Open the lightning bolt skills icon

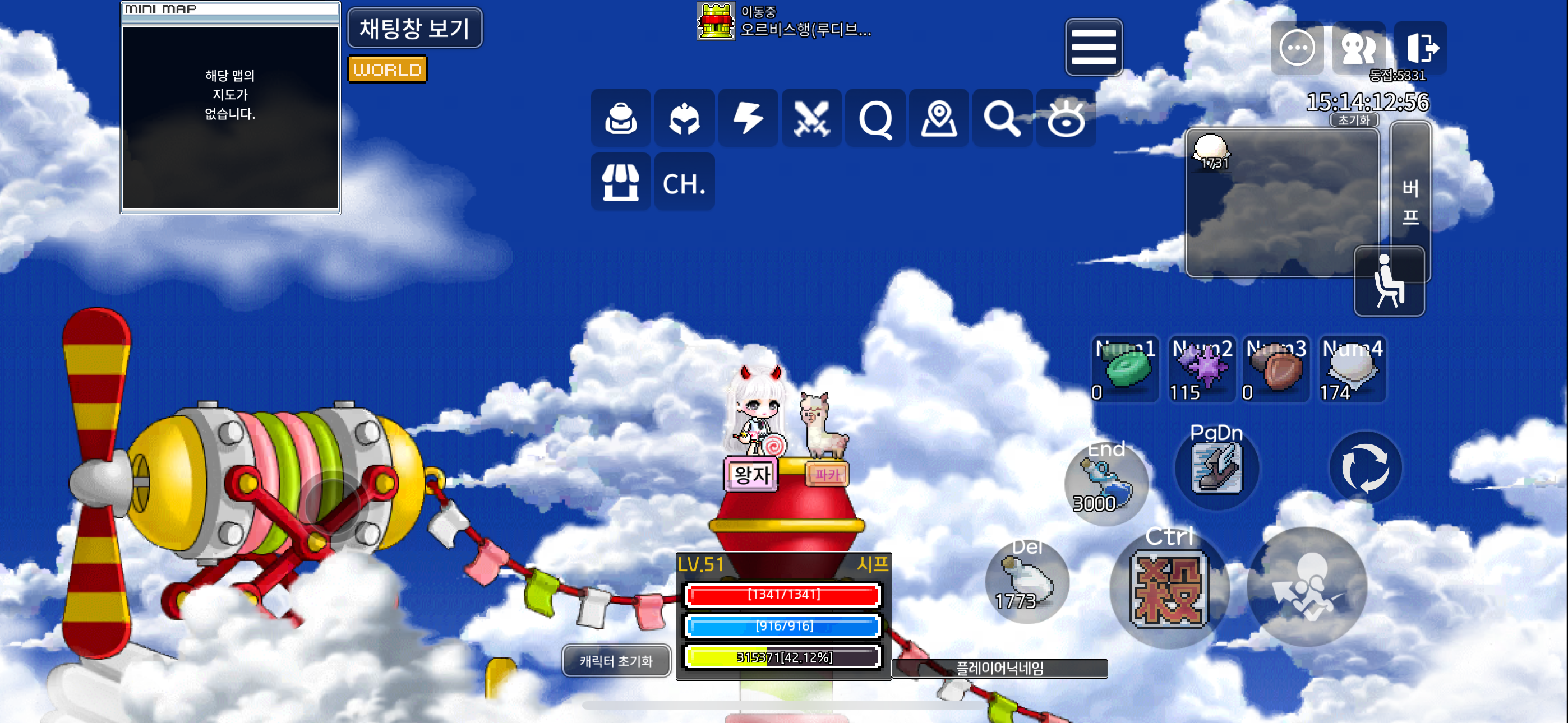point(748,118)
